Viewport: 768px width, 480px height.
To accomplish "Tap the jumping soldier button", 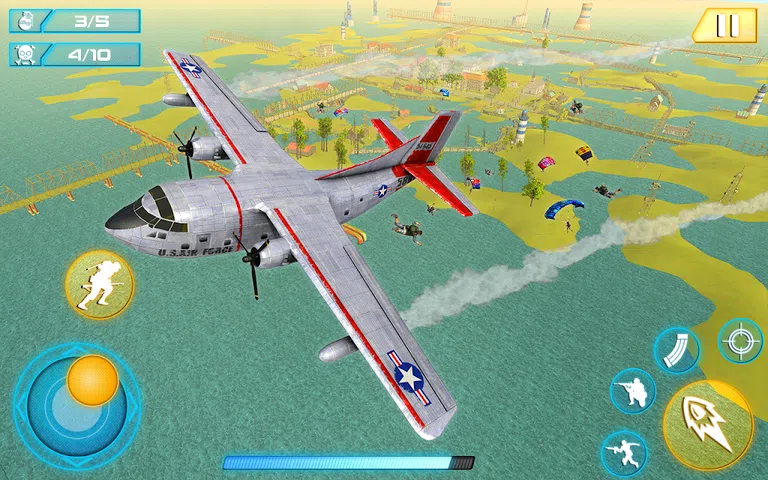I will [x=624, y=453].
